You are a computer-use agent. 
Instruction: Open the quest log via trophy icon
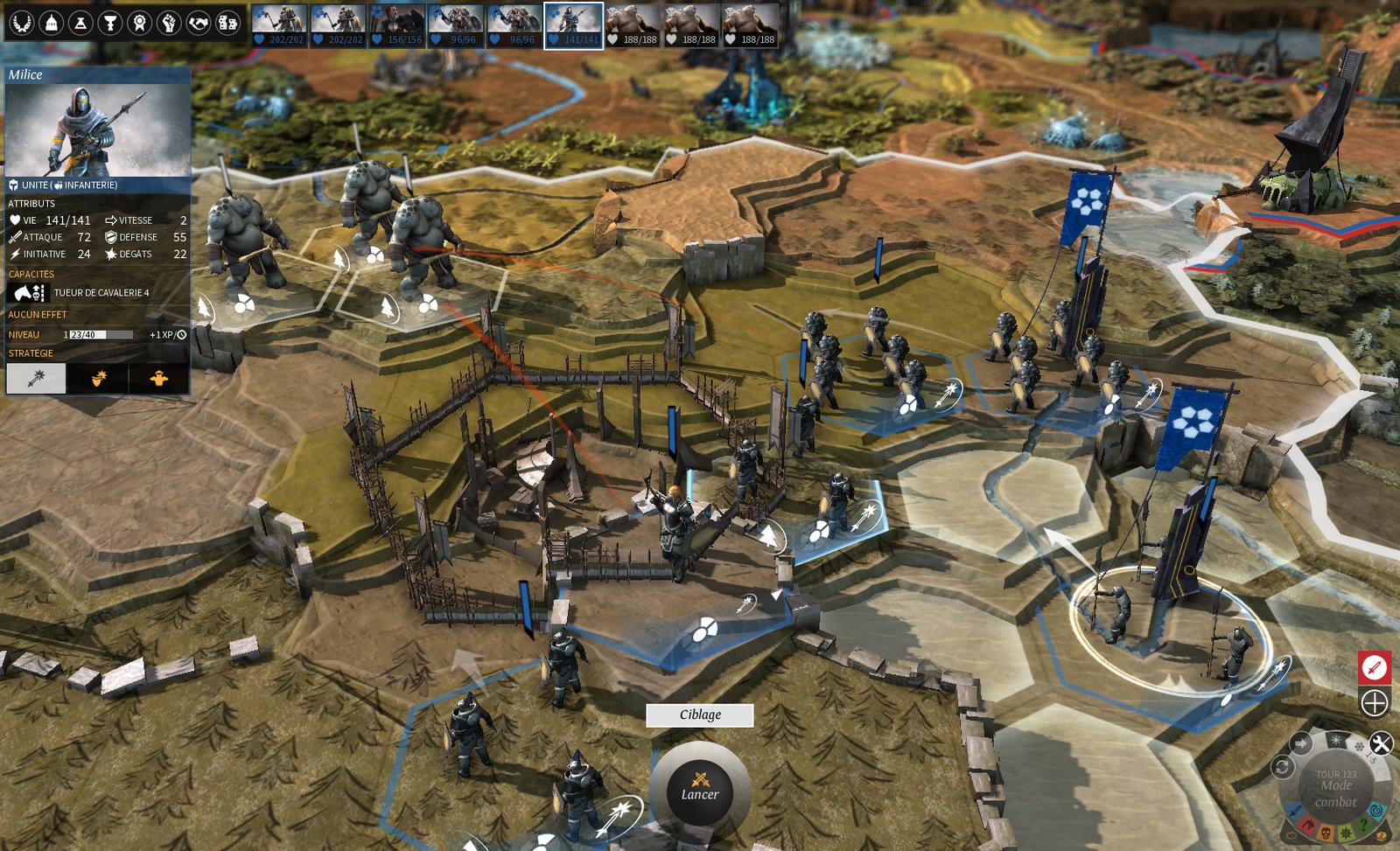point(108,23)
